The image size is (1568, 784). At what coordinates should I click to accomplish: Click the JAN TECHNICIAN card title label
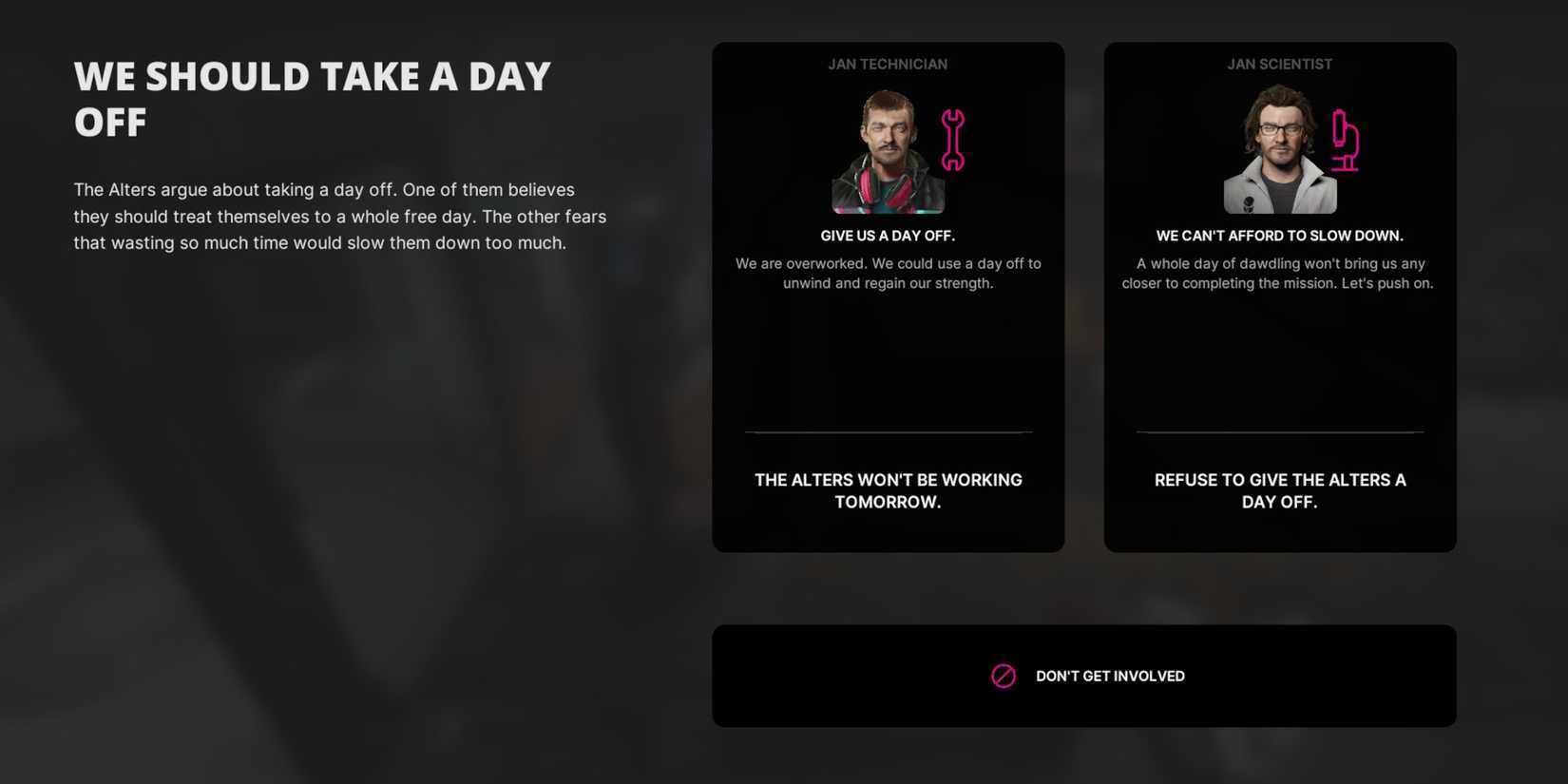tap(888, 64)
